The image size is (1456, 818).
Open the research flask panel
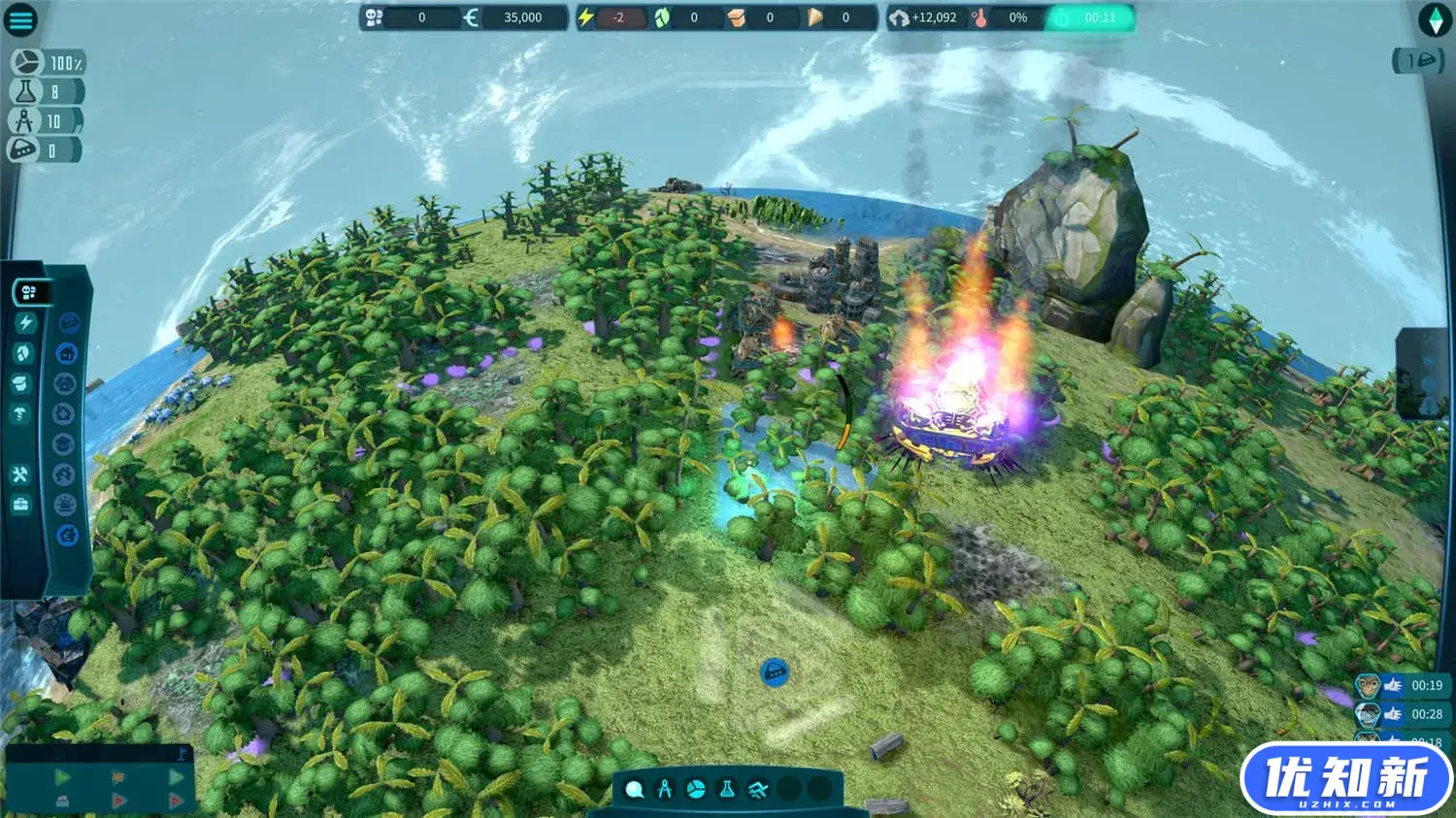pos(727,790)
